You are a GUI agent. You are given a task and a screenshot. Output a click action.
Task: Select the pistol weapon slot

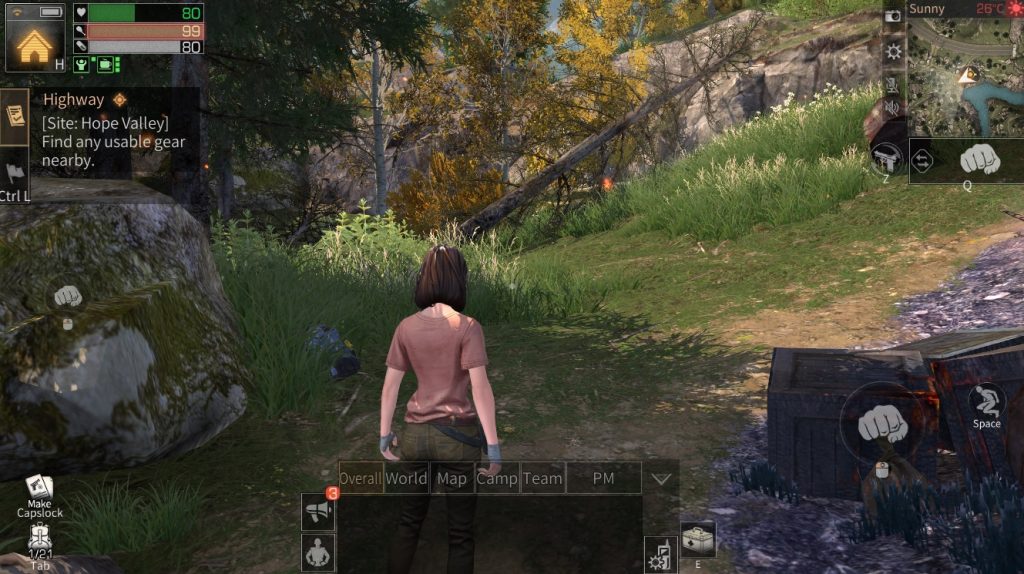[x=886, y=159]
